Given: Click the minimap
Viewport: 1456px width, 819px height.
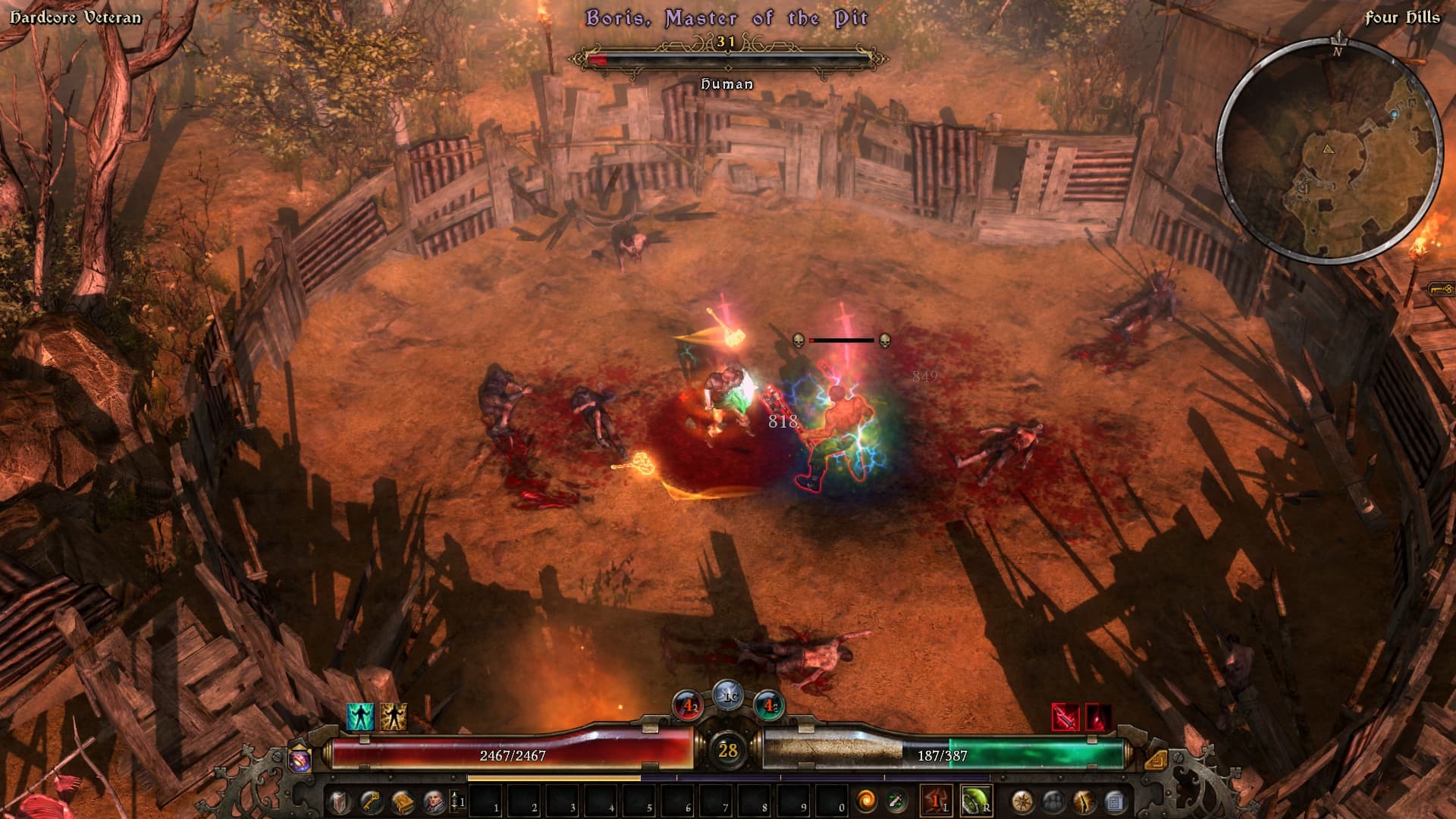Looking at the screenshot, I should point(1329,149).
